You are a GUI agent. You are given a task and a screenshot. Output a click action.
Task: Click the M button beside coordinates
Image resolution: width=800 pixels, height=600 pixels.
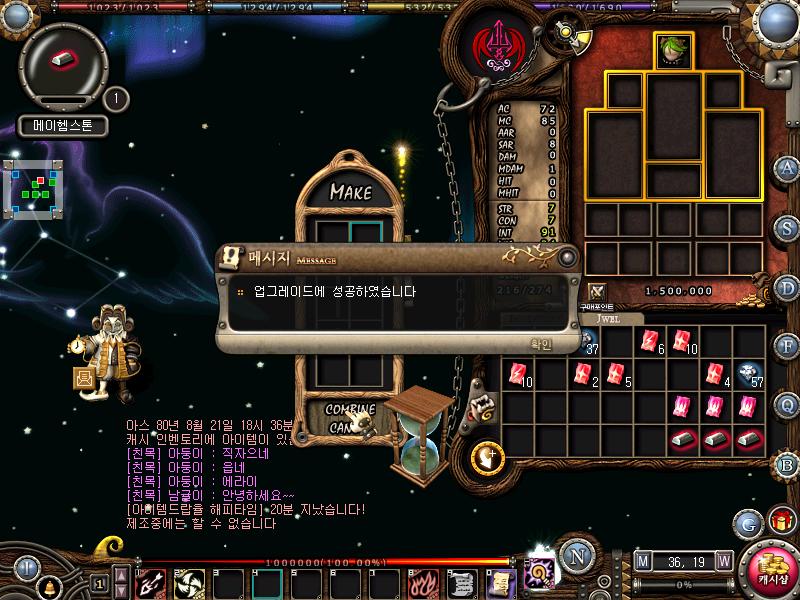[642, 560]
